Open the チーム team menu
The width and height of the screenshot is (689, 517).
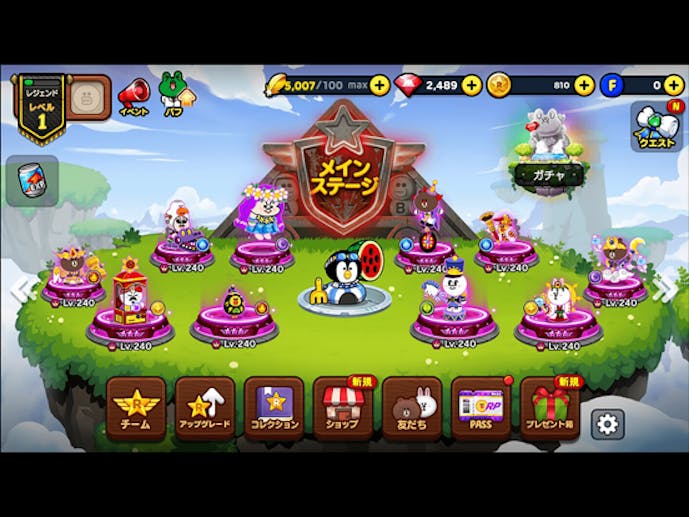[x=135, y=407]
